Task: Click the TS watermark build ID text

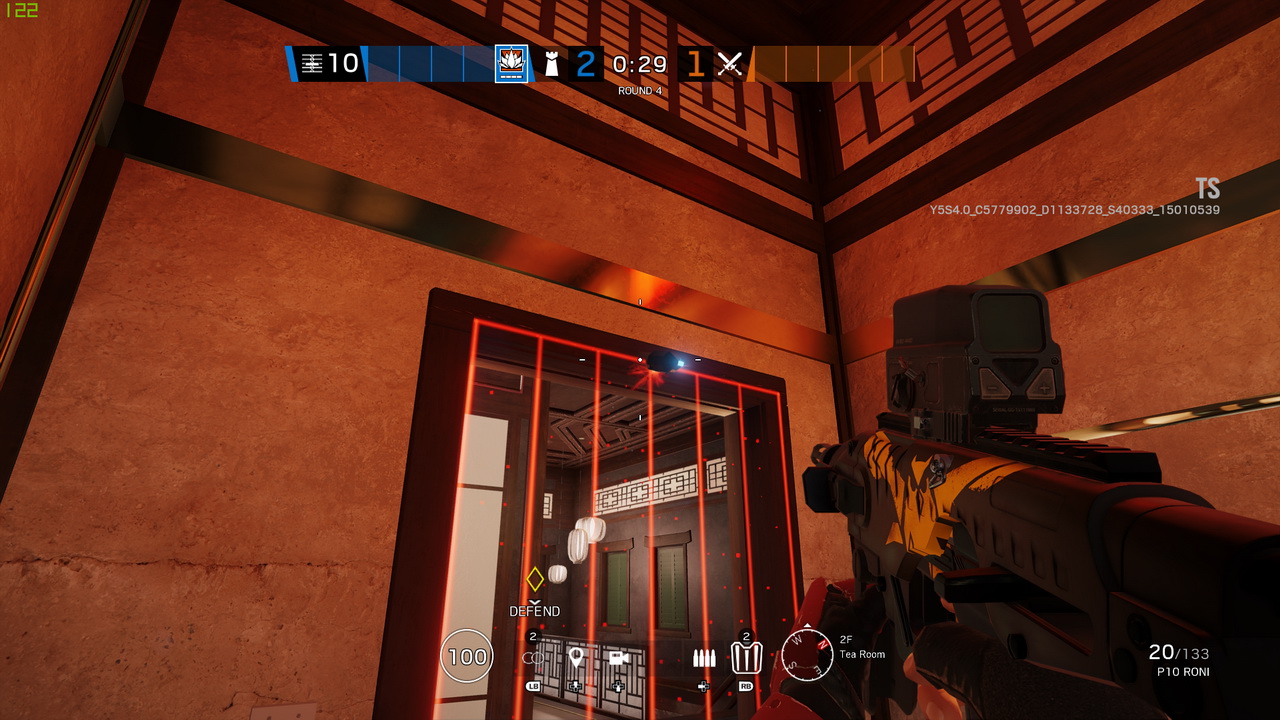Action: [x=1206, y=188]
